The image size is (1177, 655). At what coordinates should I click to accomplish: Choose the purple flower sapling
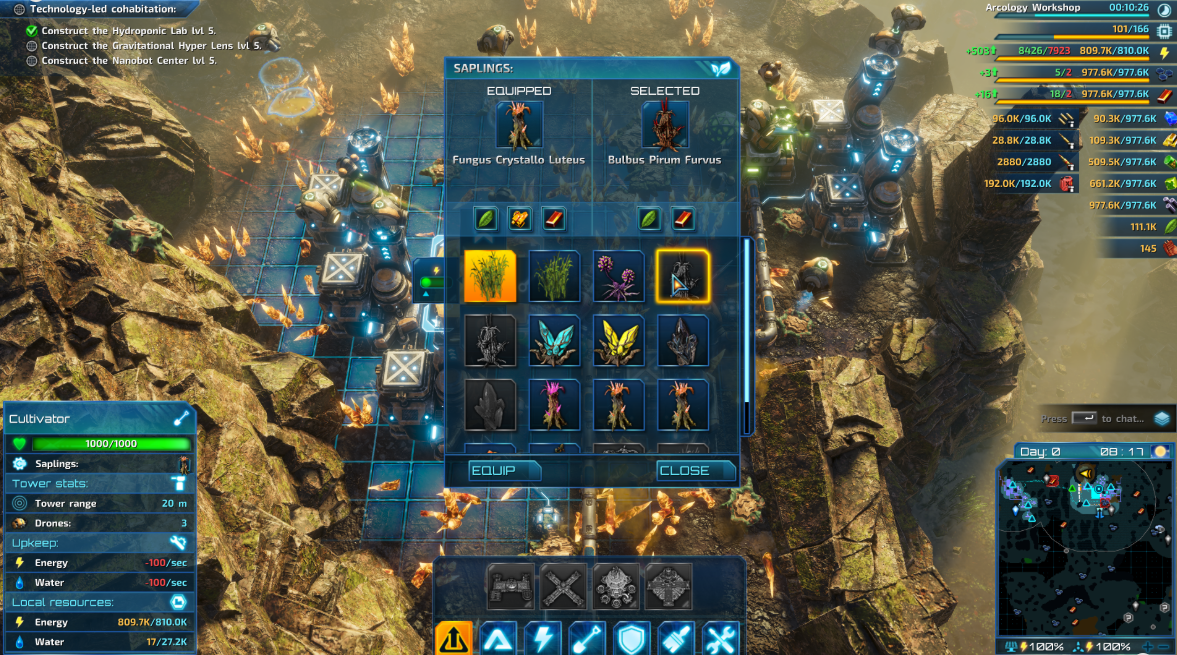618,276
